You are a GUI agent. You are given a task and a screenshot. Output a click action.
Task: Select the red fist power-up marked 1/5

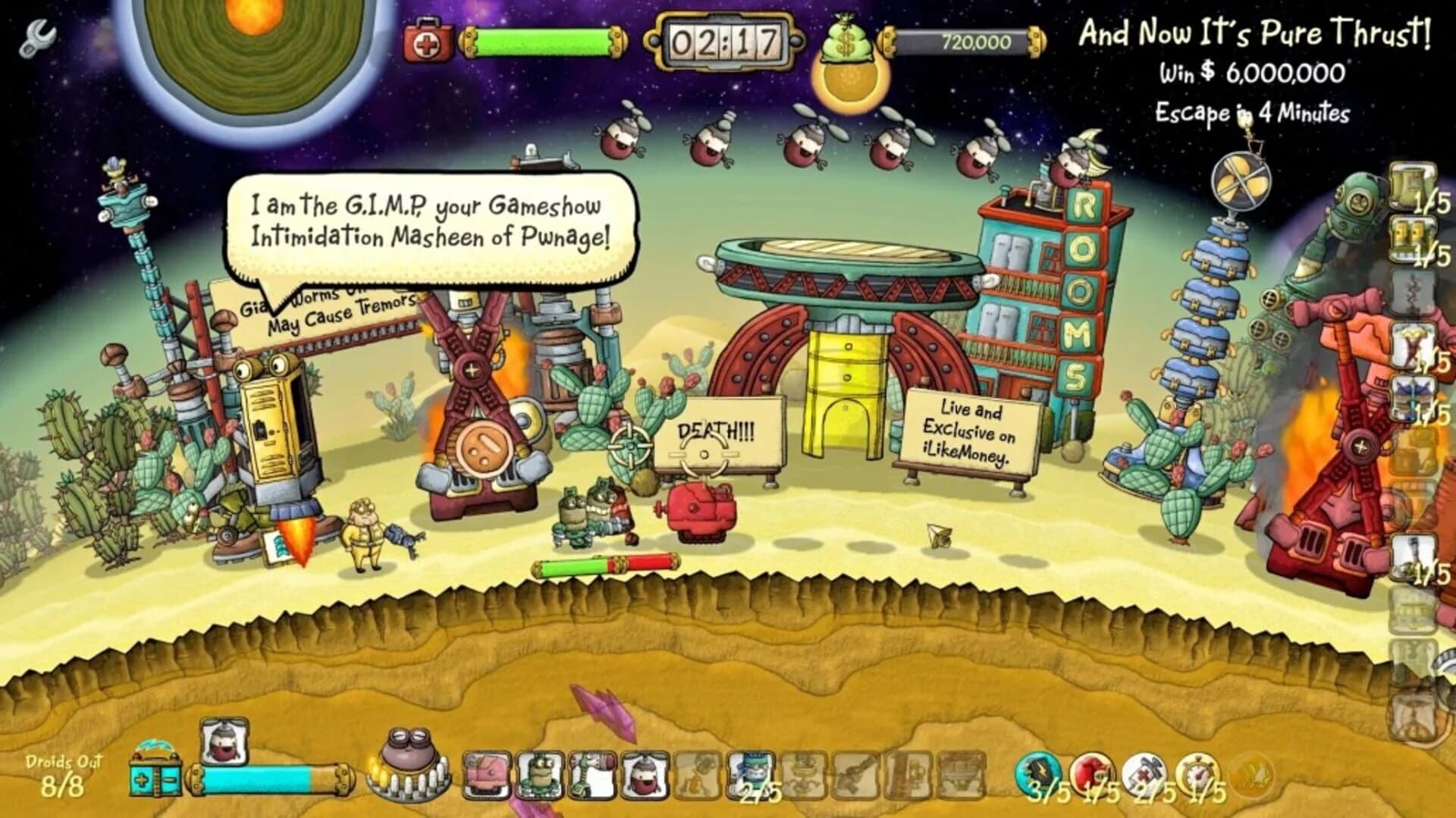pos(1091,771)
